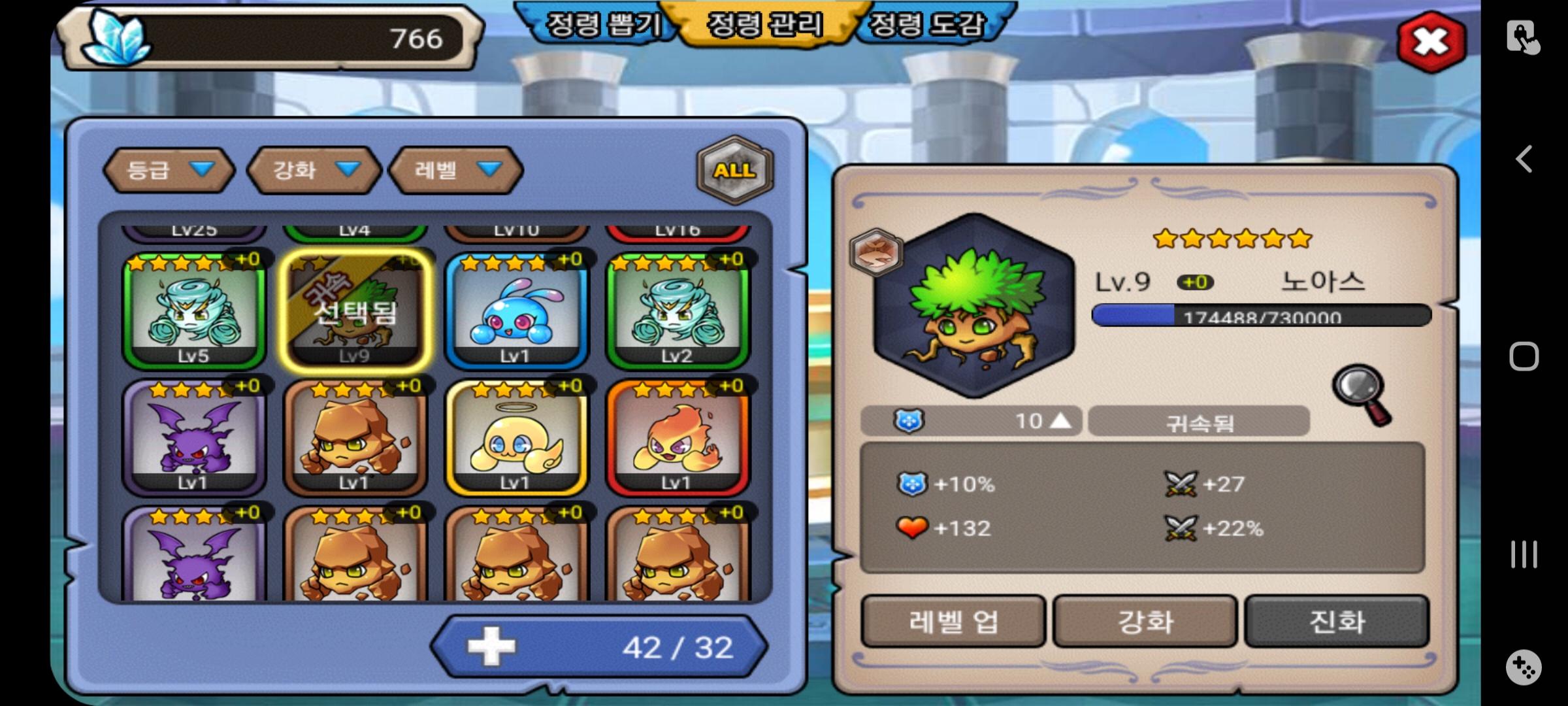Select the 정령 관리 tab
Viewport: 1568px width, 706px height.
(x=765, y=25)
